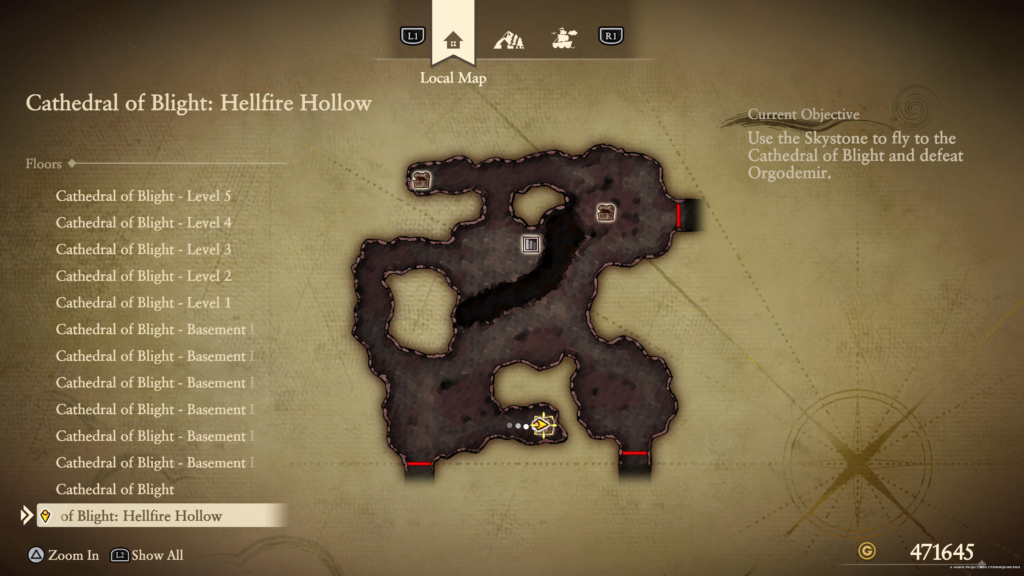Select the plain Cathedral of Blight floor entry
Image resolution: width=1024 pixels, height=576 pixels.
point(115,489)
